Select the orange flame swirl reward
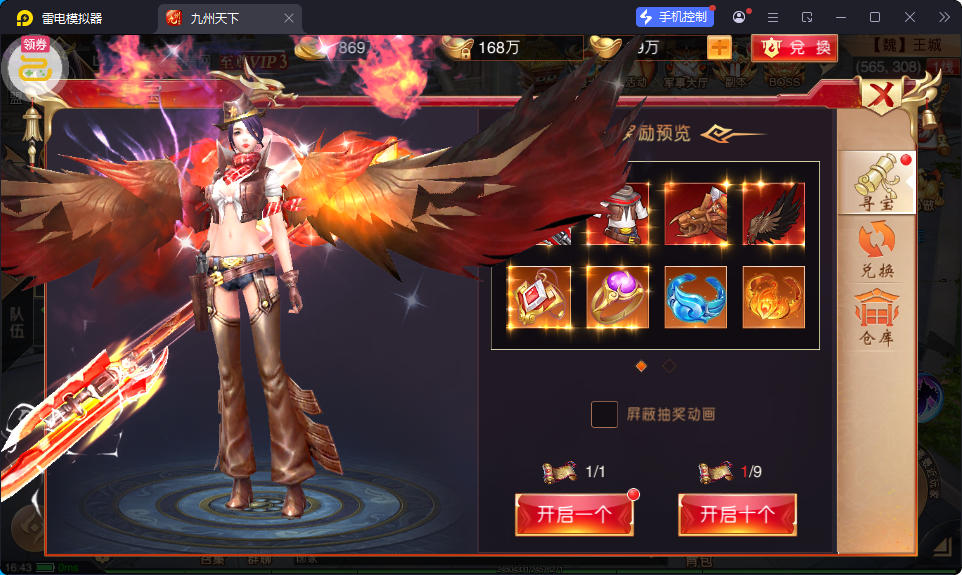962x575 pixels. click(x=774, y=297)
